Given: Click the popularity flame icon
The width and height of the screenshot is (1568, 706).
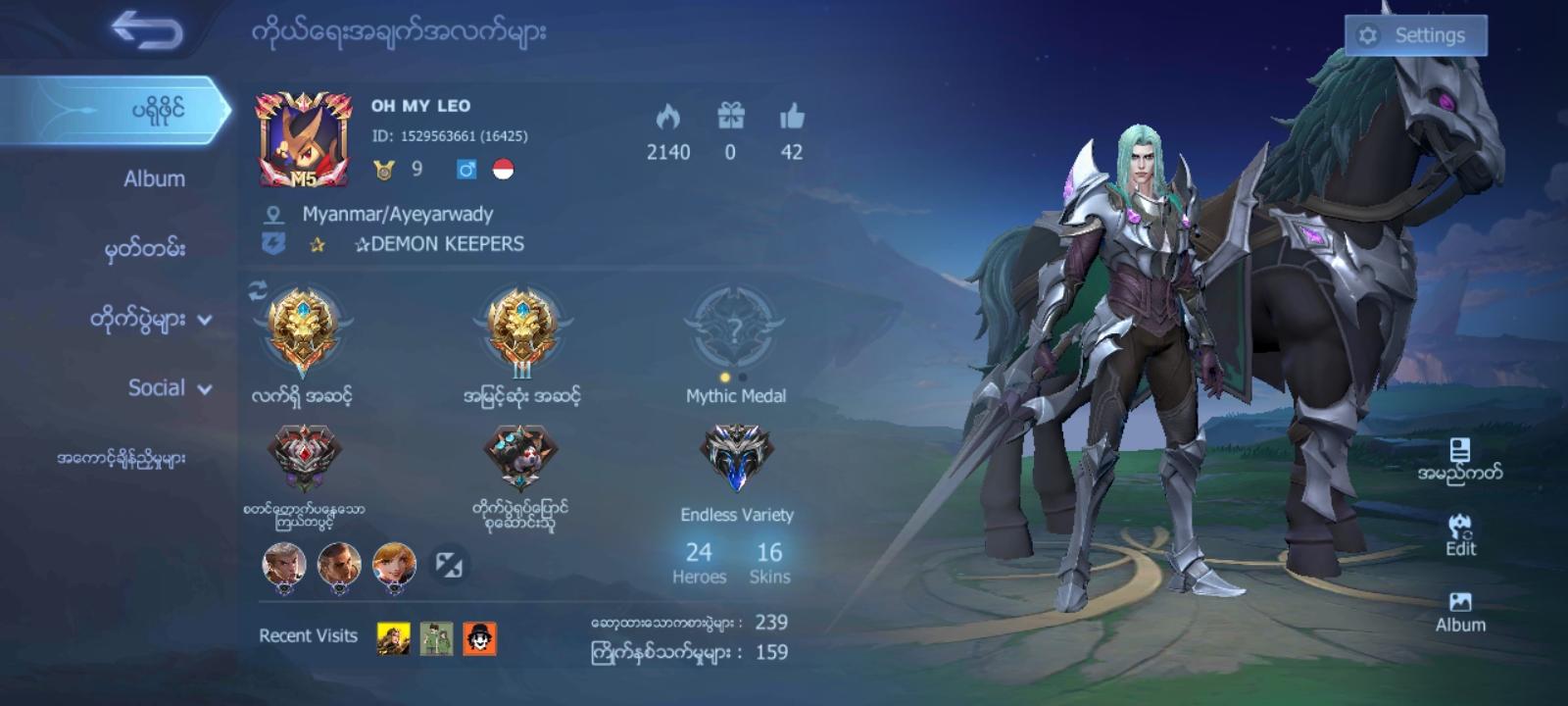Looking at the screenshot, I should point(667,116).
